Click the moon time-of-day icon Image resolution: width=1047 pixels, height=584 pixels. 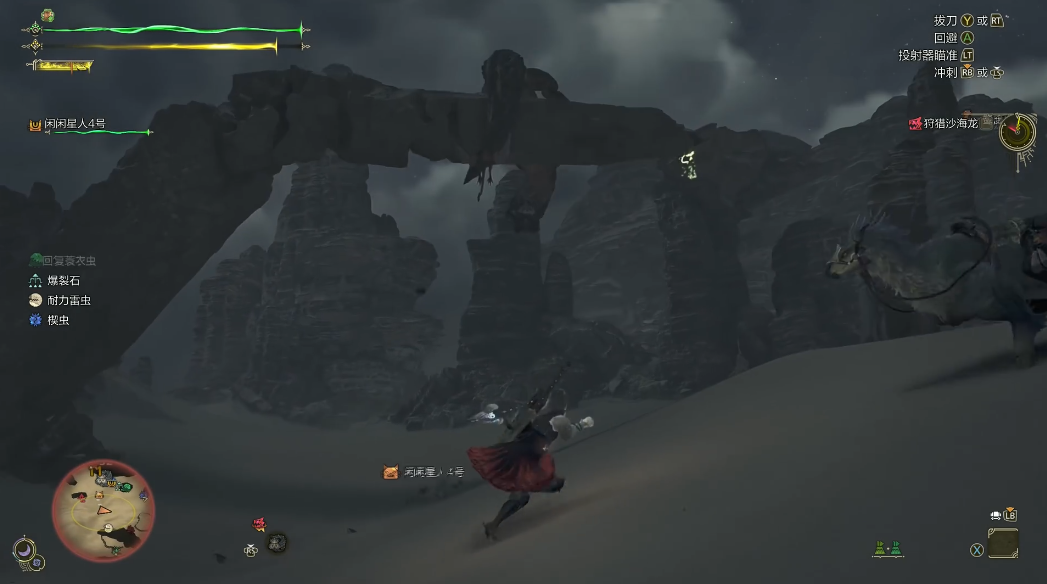[x=23, y=549]
